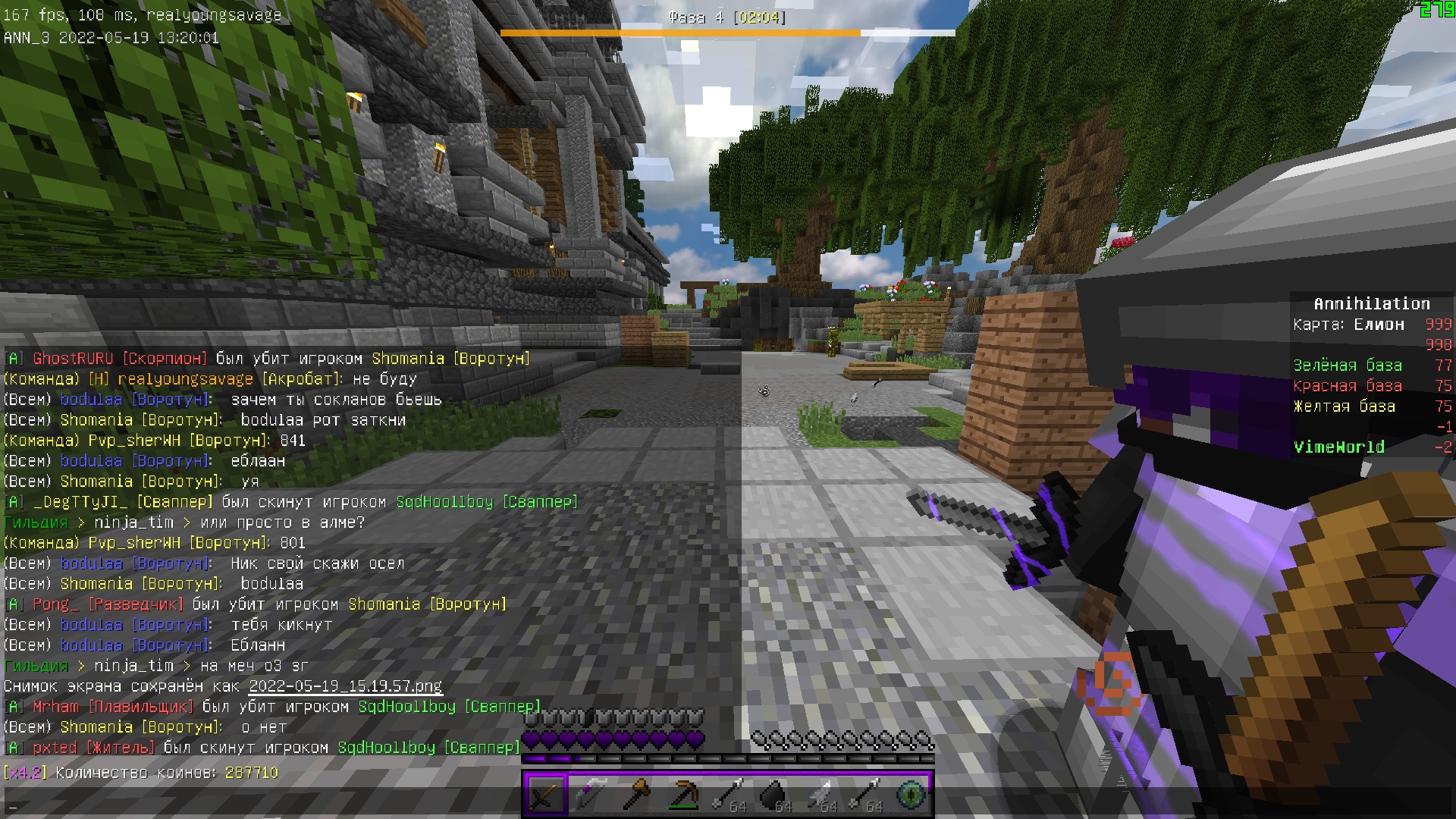
Task: Click the FPS counter in the corner
Action: pyautogui.click(x=23, y=14)
